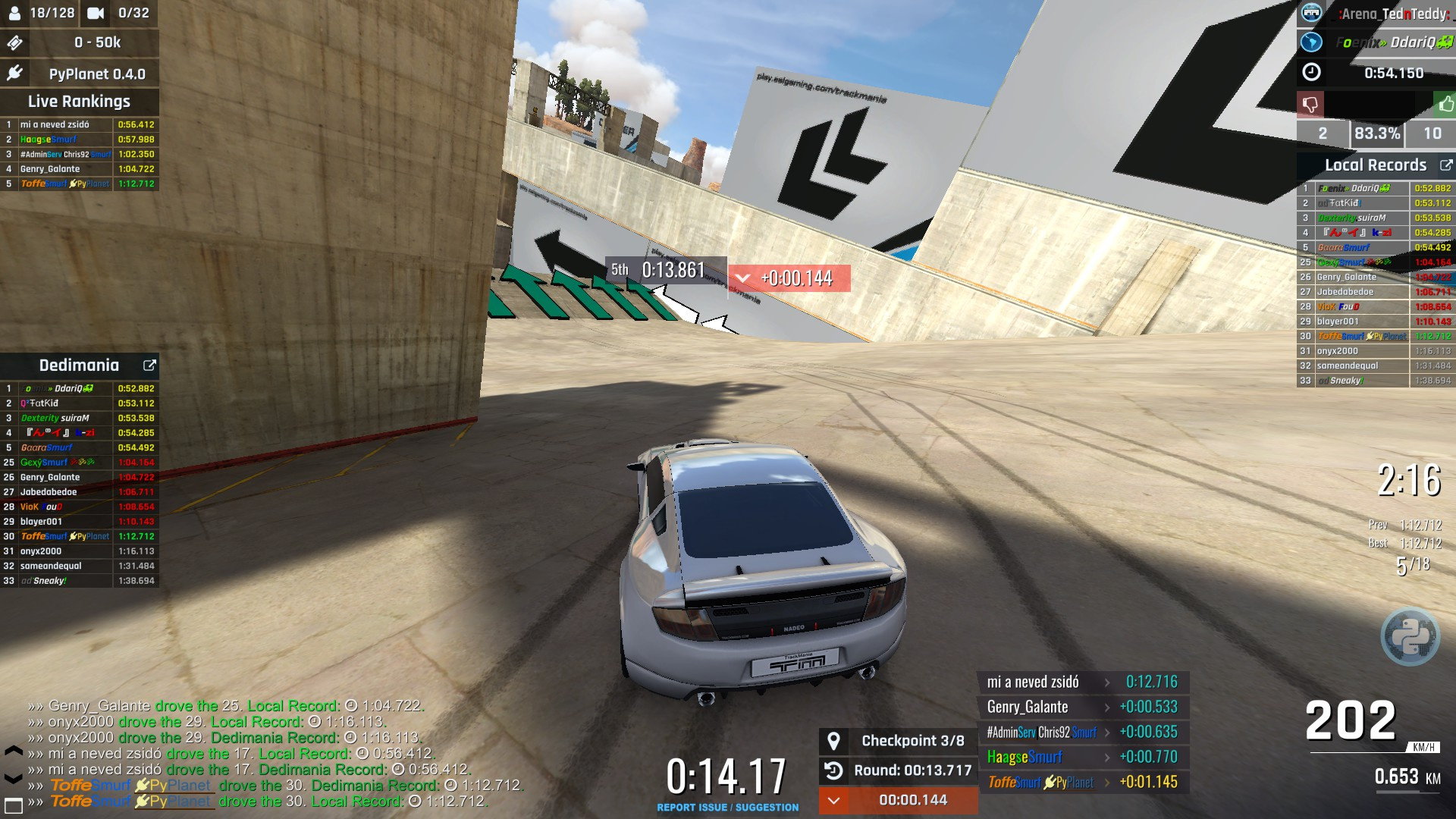
Task: Open the chat input box icon
Action: [14, 803]
